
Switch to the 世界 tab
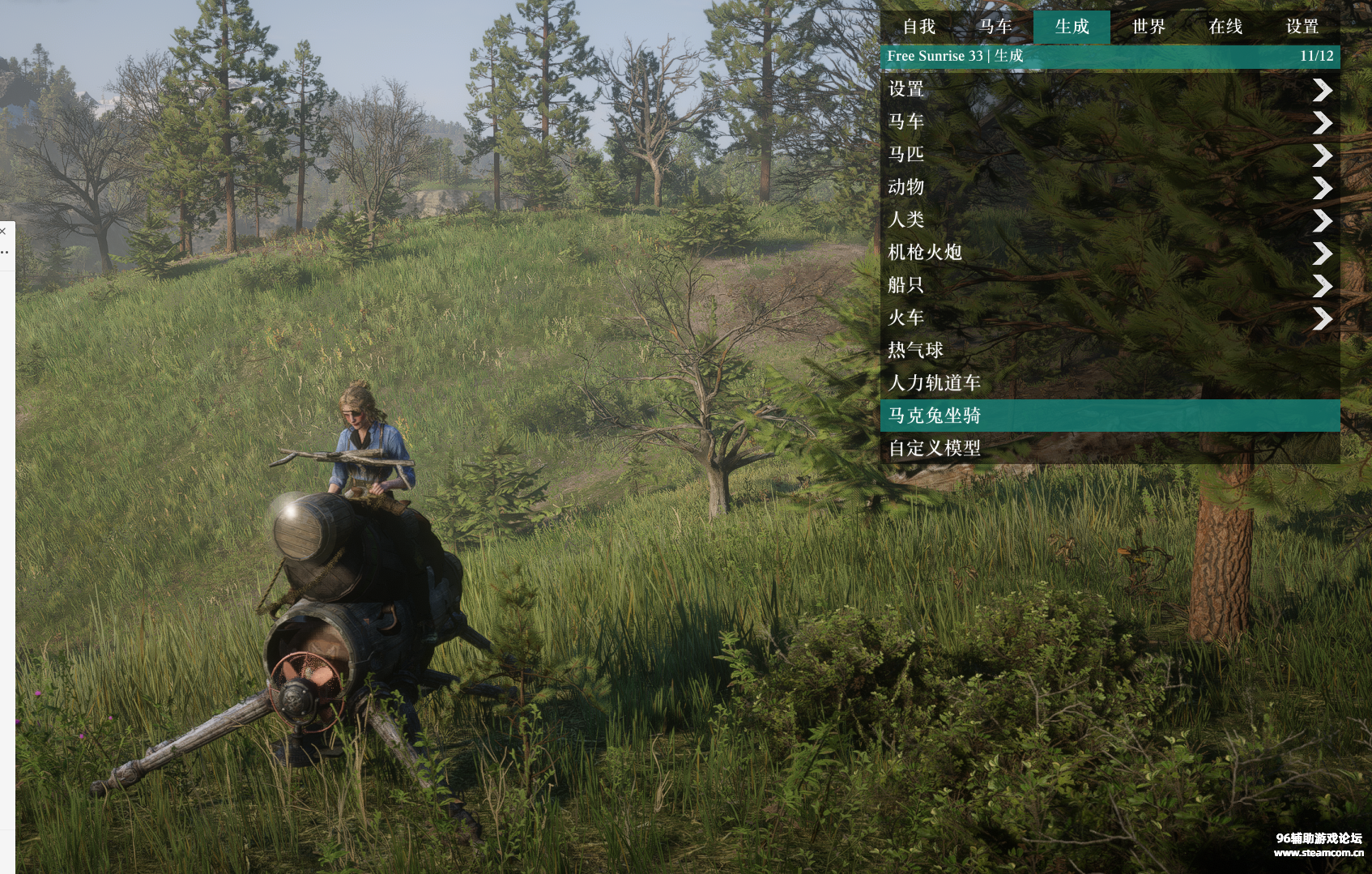pos(1148,27)
